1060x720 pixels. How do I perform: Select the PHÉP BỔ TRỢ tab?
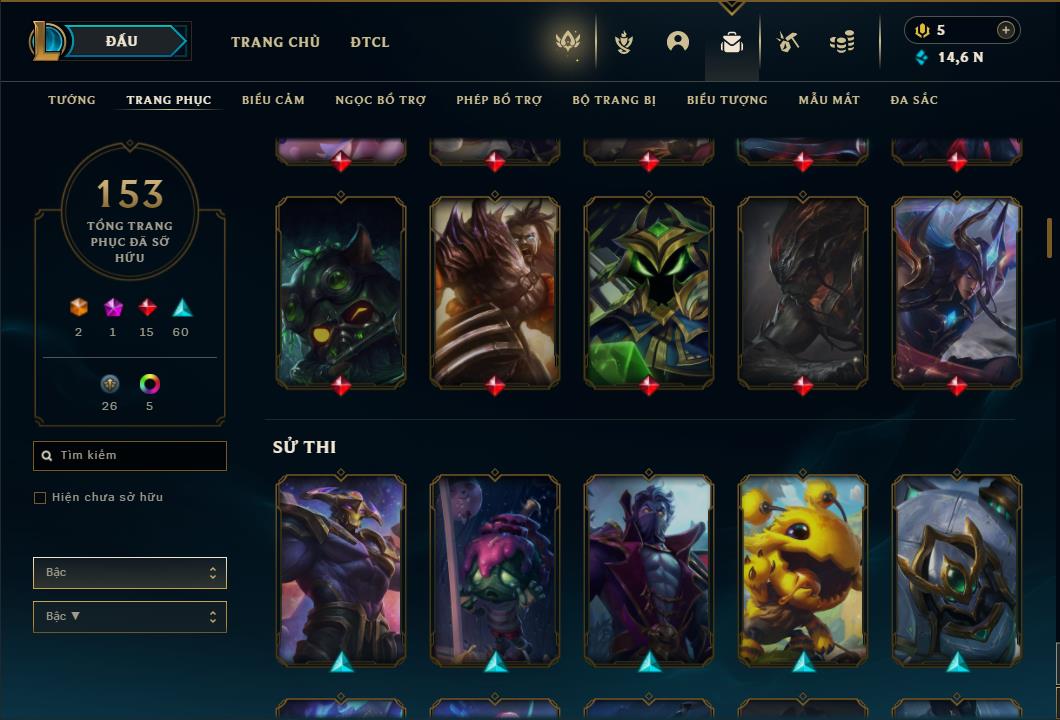click(499, 100)
